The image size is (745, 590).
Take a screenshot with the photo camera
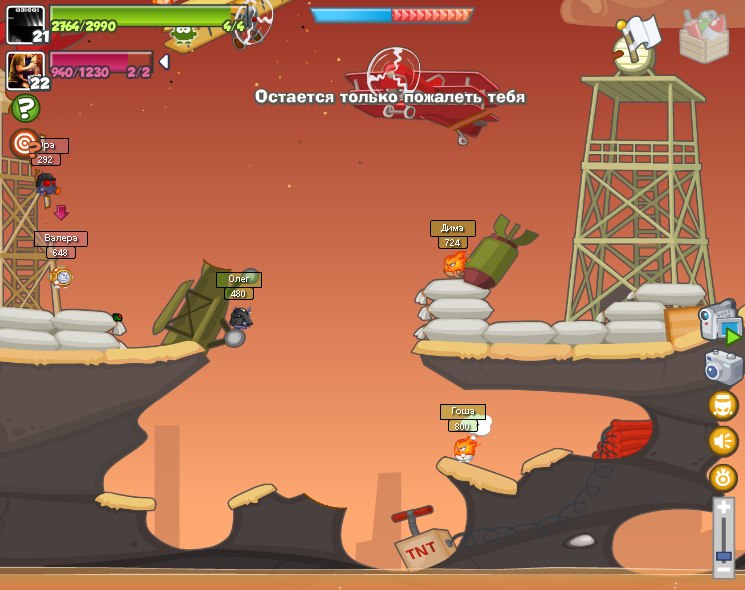[722, 367]
